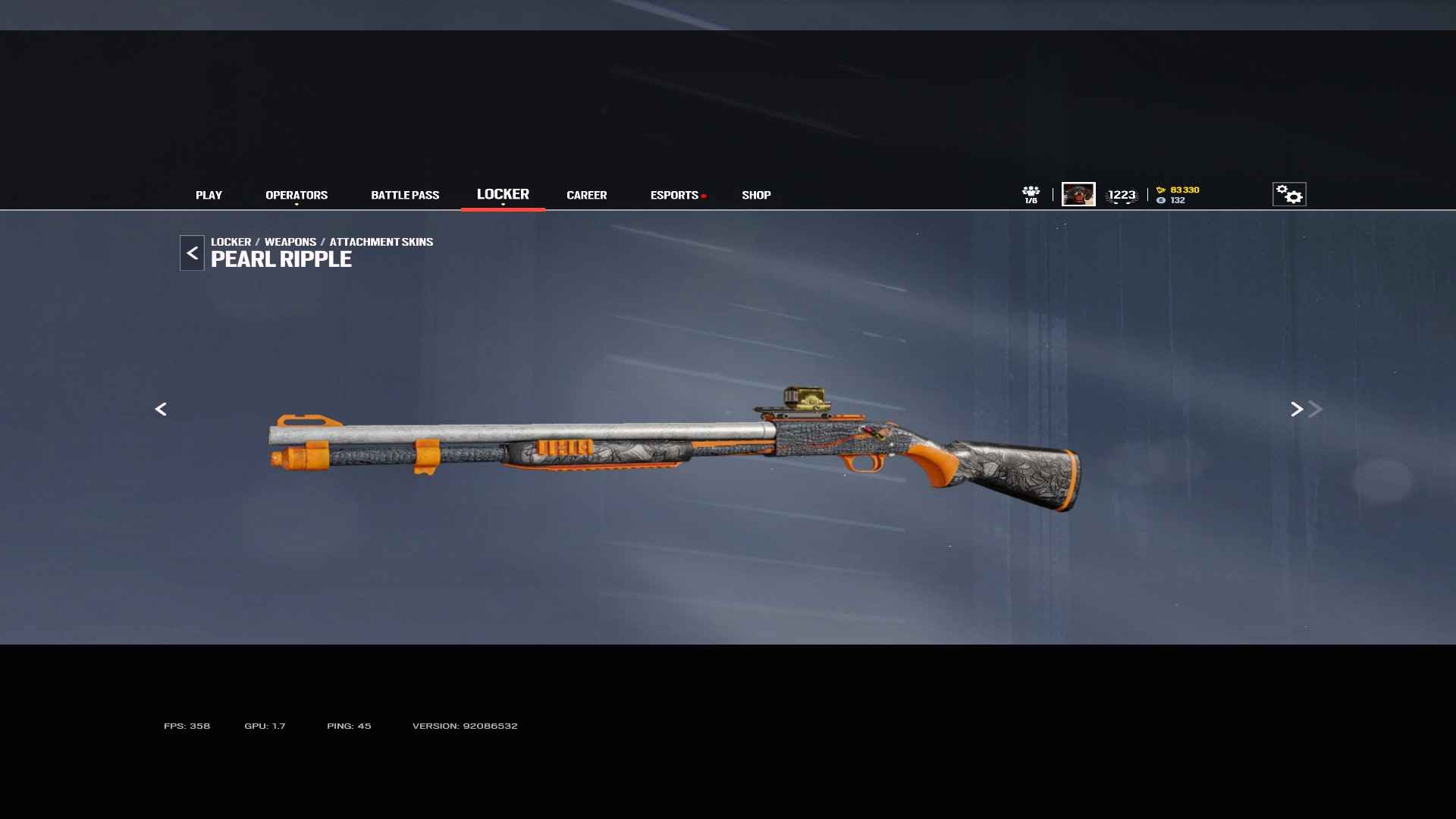Click the back arrow beside Pearl Ripple
The width and height of the screenshot is (1456, 819).
192,253
